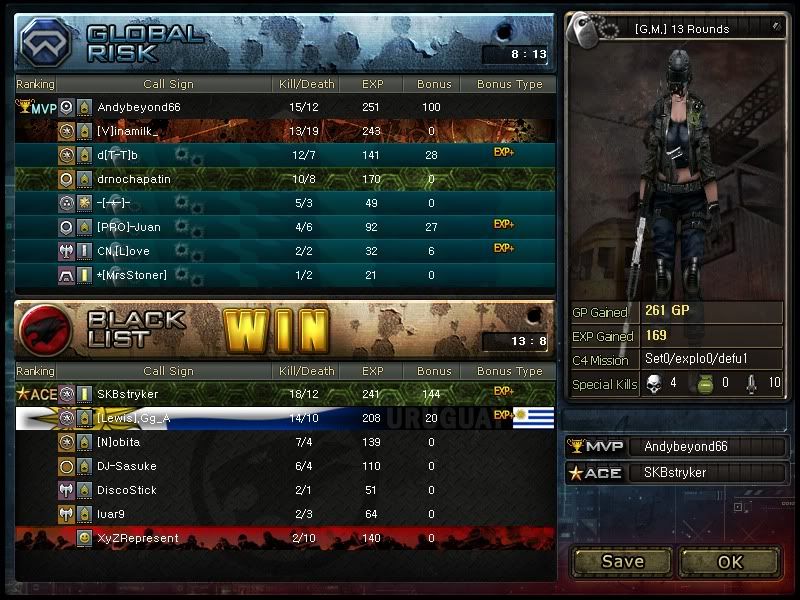This screenshot has width=800, height=600.
Task: Select Andybeyond66's scoreboard row
Action: (x=285, y=107)
